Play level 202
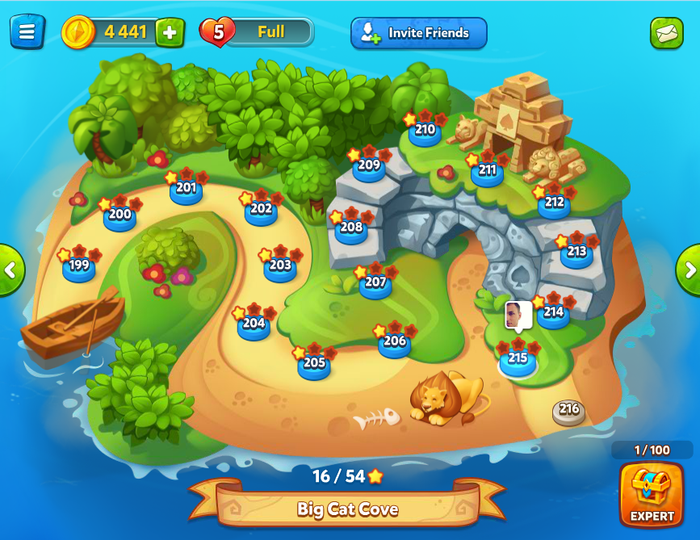The width and height of the screenshot is (700, 540). 261,210
